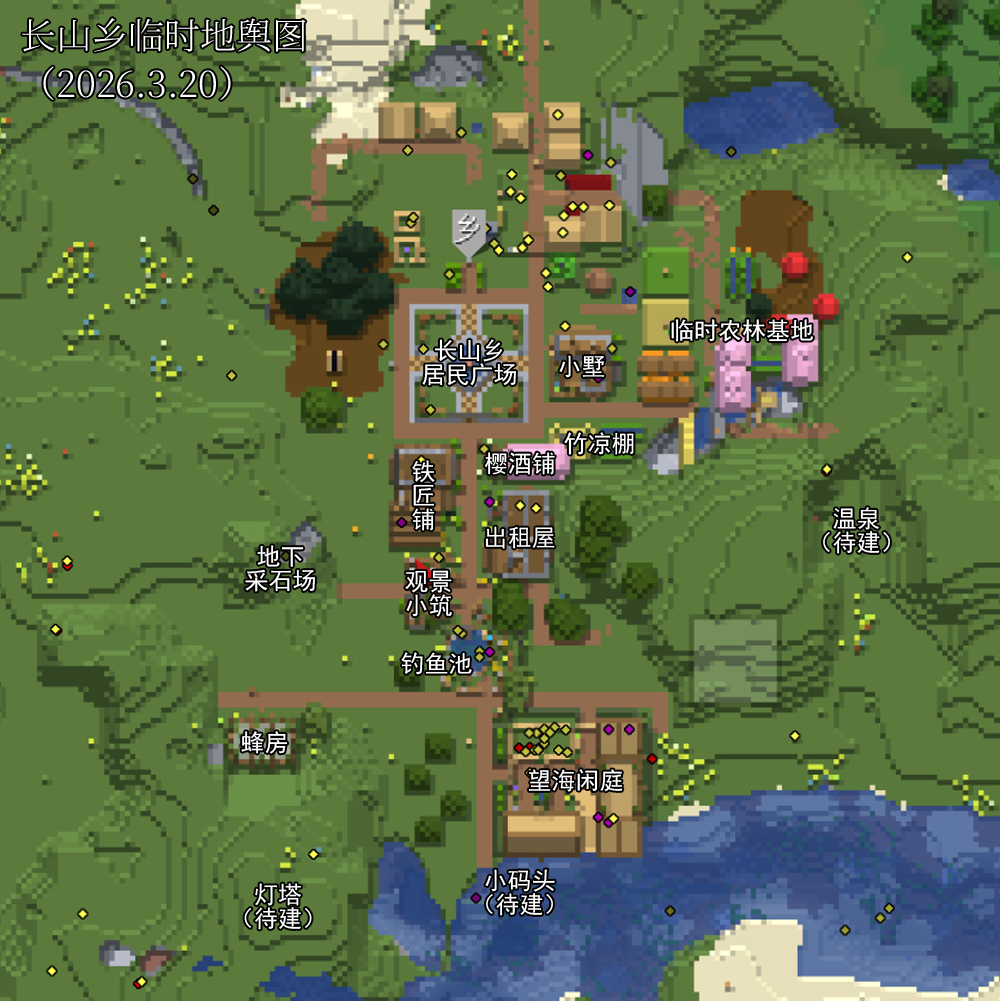Select the 温泉(待建) location label
The width and height of the screenshot is (1000, 1001).
855,530
